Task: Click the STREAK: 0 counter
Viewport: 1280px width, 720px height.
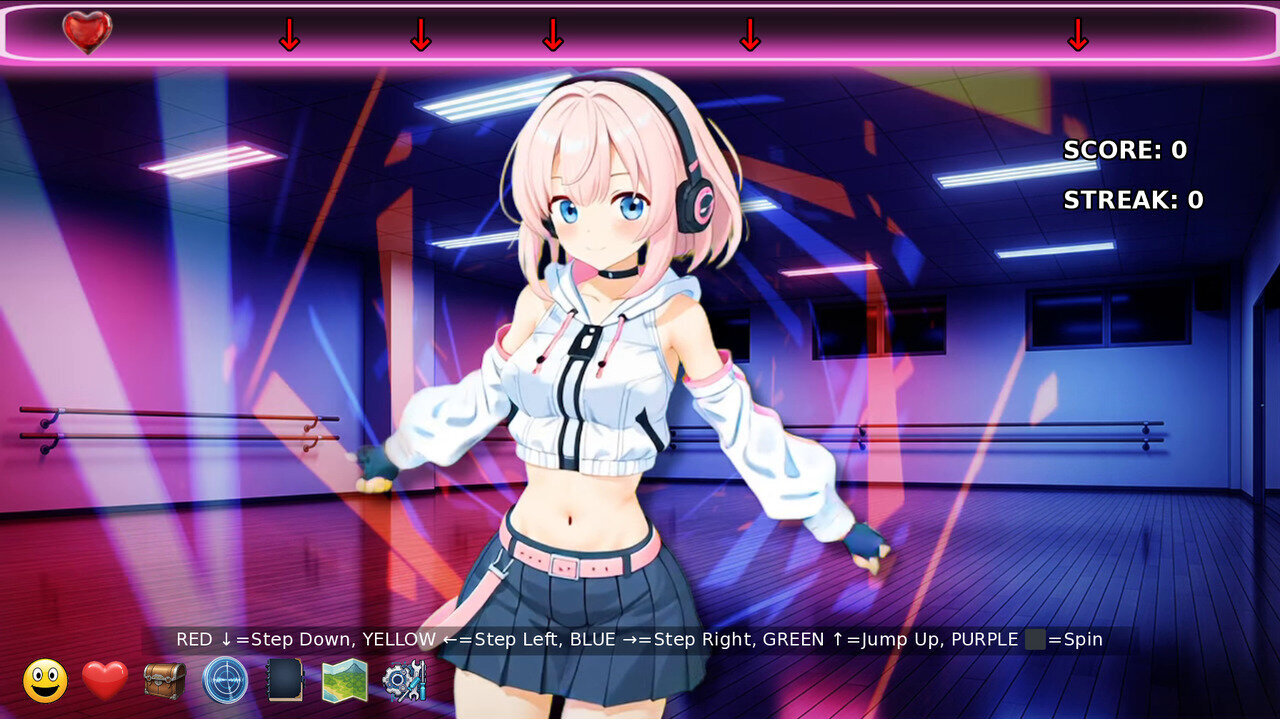Action: [x=1134, y=199]
